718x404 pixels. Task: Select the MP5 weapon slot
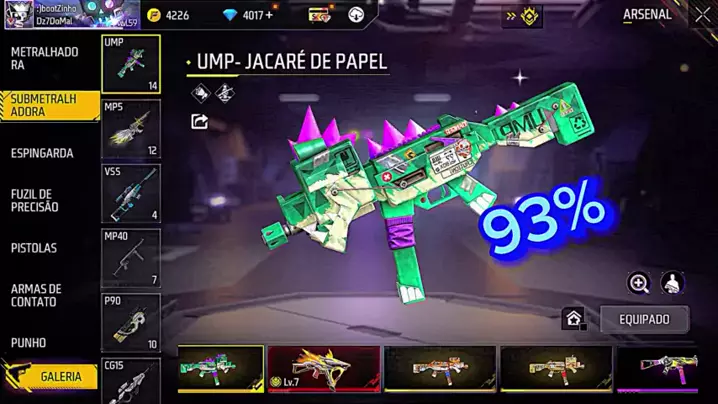pos(131,129)
